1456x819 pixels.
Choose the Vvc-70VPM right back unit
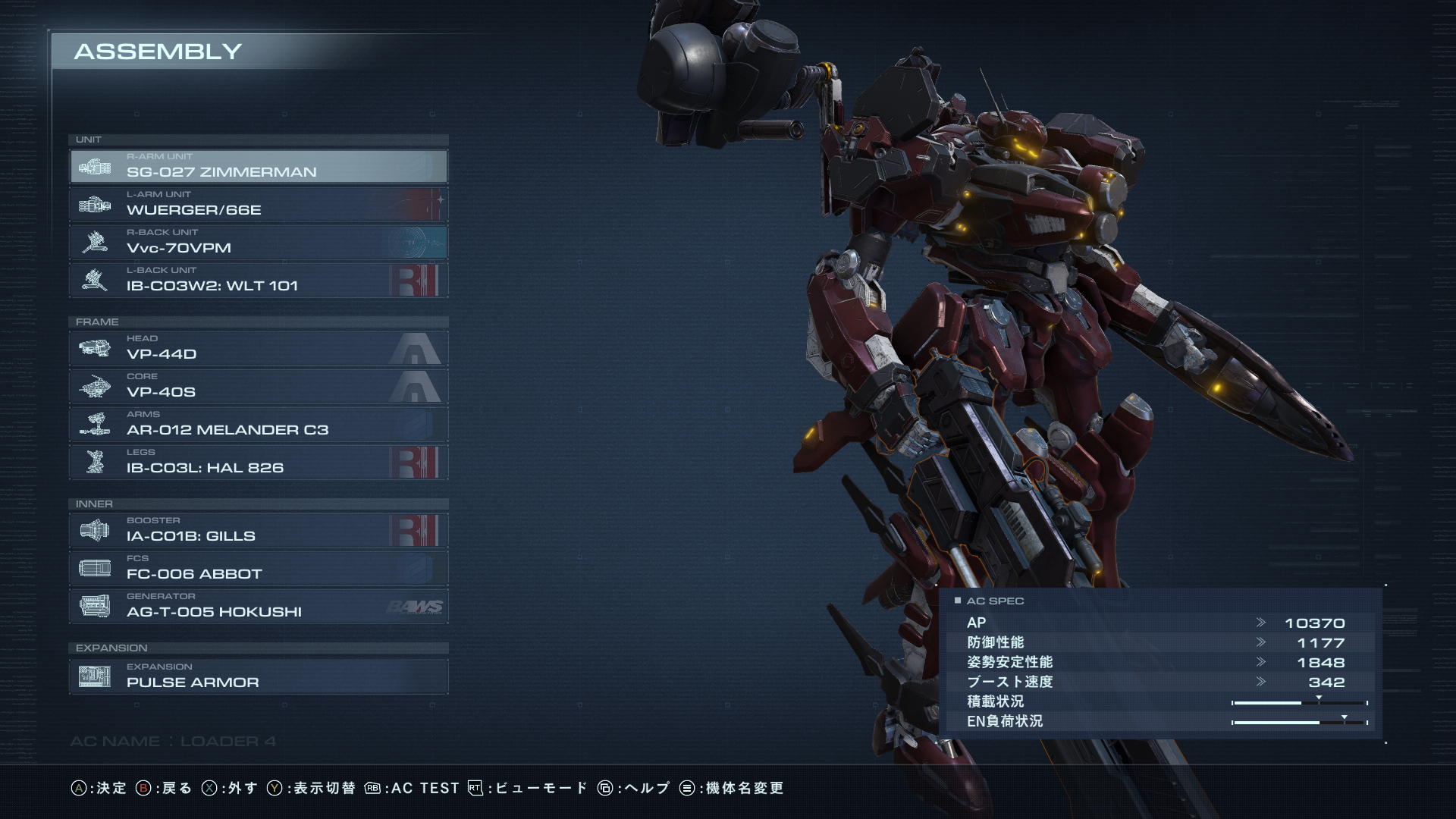click(258, 242)
